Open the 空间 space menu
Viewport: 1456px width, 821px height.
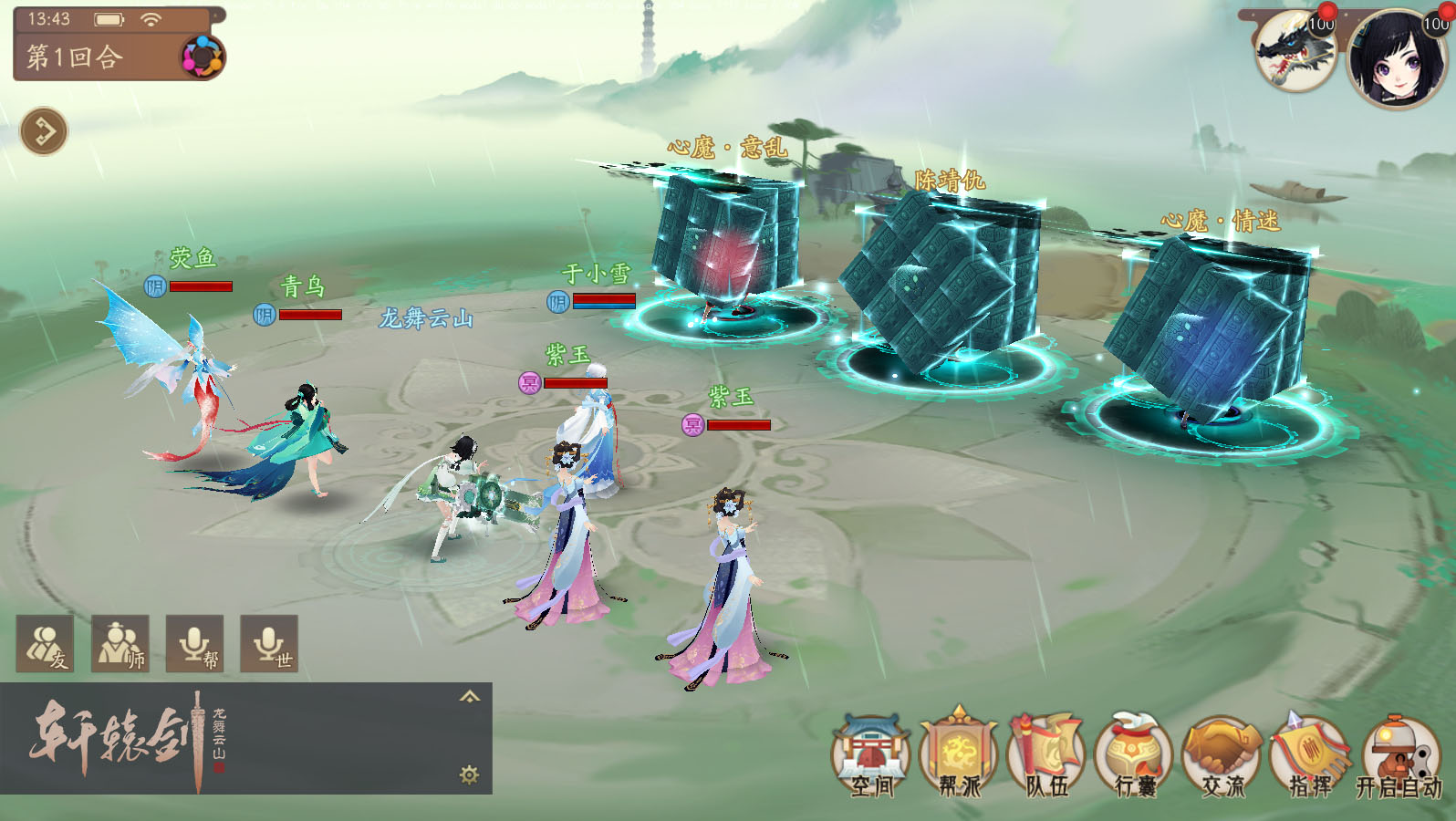[x=871, y=757]
